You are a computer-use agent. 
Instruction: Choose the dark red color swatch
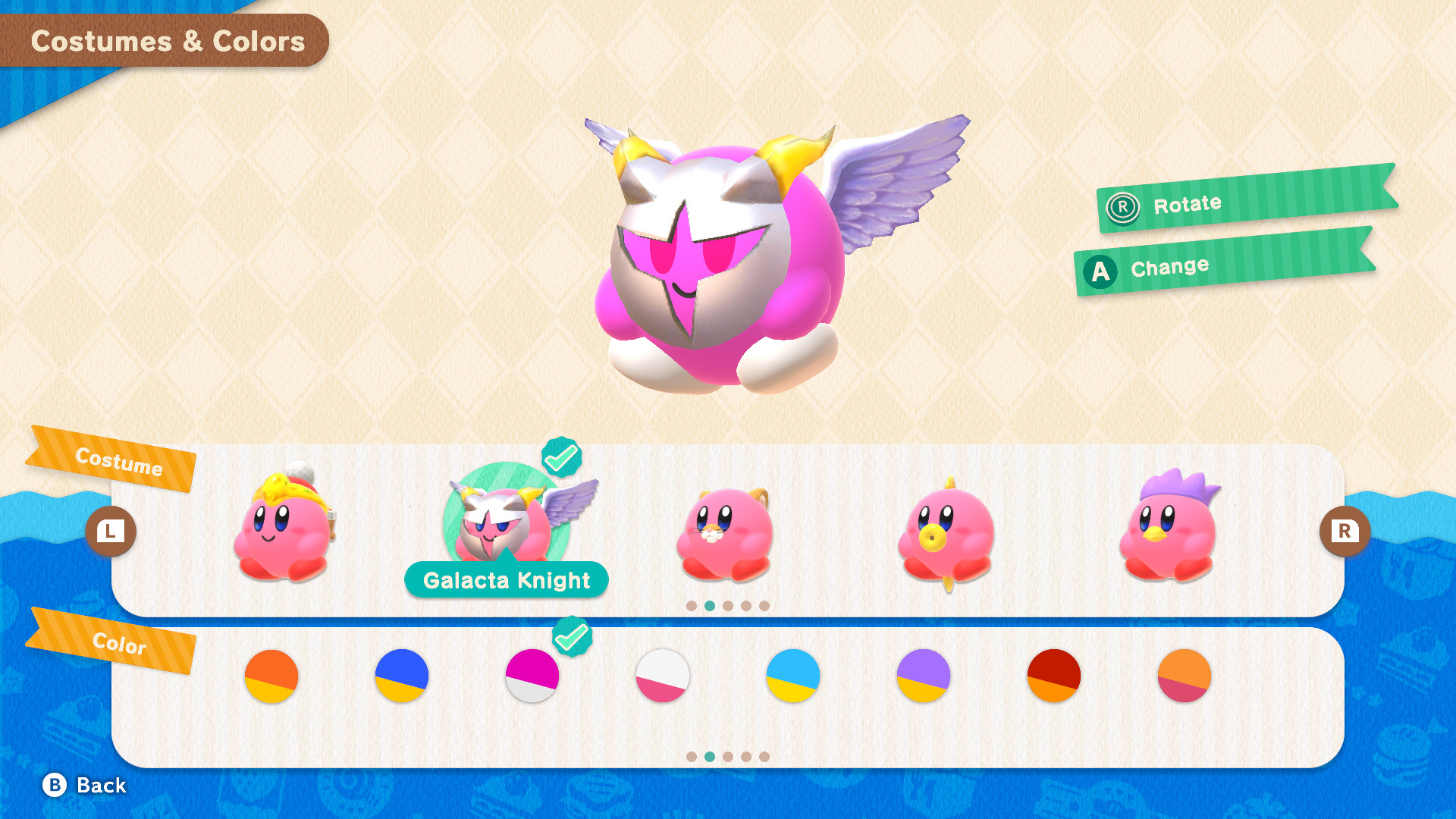pos(1053,676)
